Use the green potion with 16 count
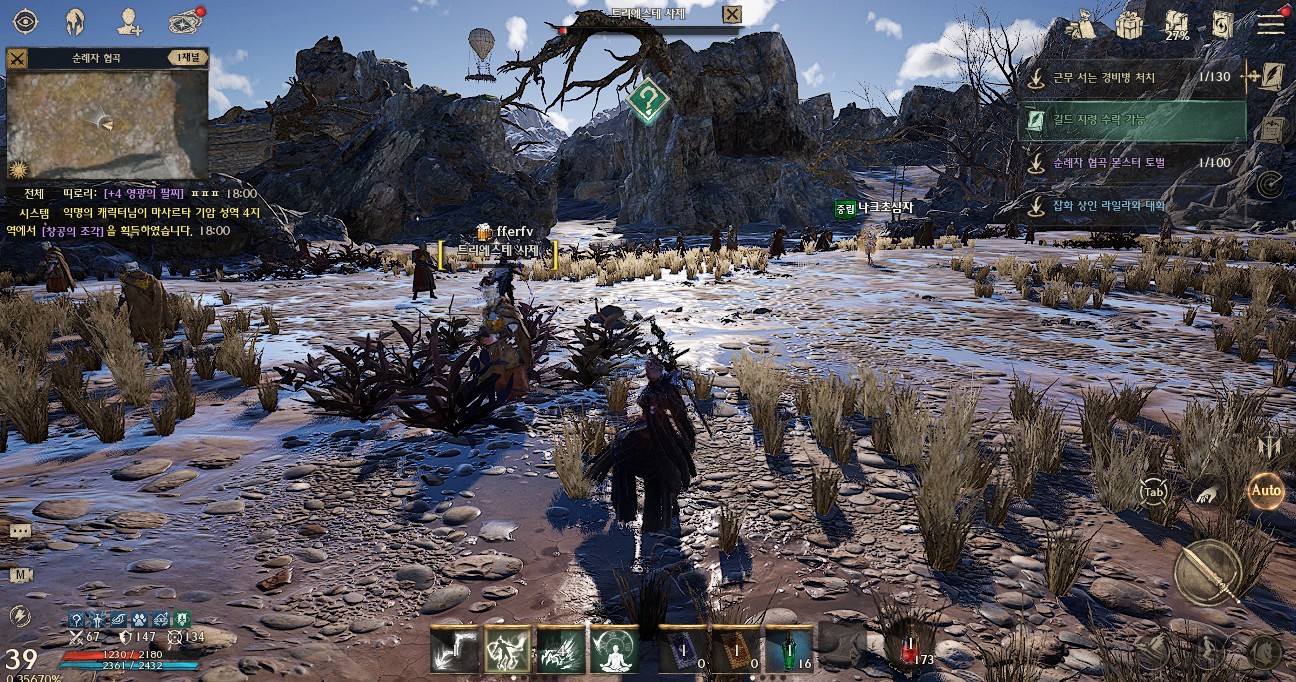The width and height of the screenshot is (1296, 682). (789, 649)
